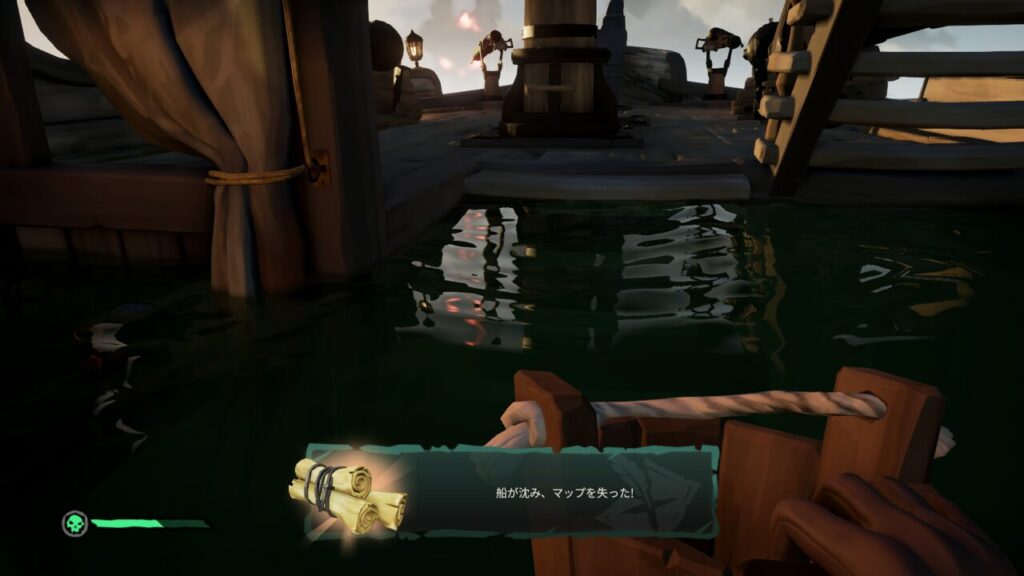Click the rolled map scrolls notification icon
Image resolution: width=1024 pixels, height=576 pixels.
[347, 494]
